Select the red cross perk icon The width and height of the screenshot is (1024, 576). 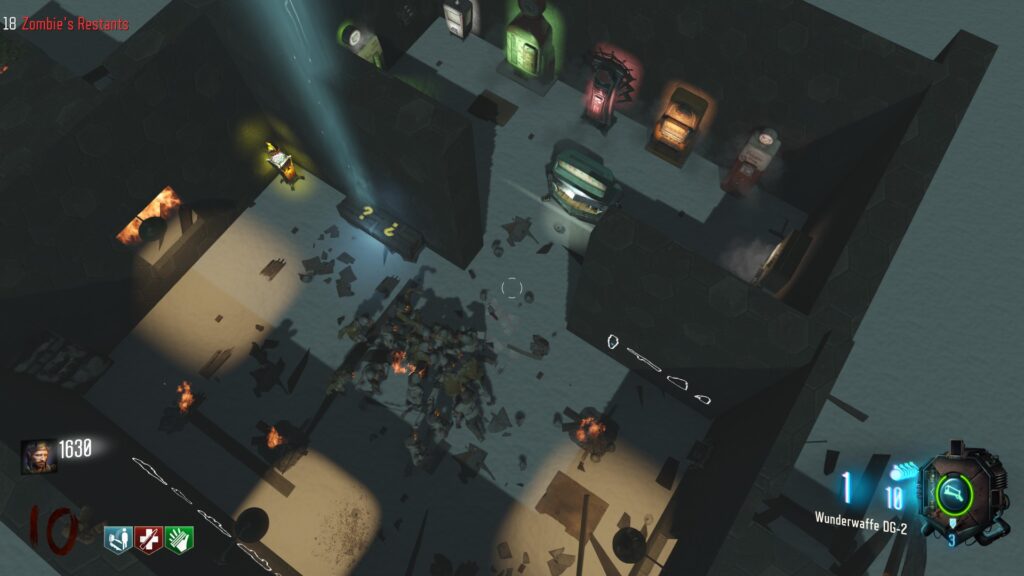click(x=149, y=538)
